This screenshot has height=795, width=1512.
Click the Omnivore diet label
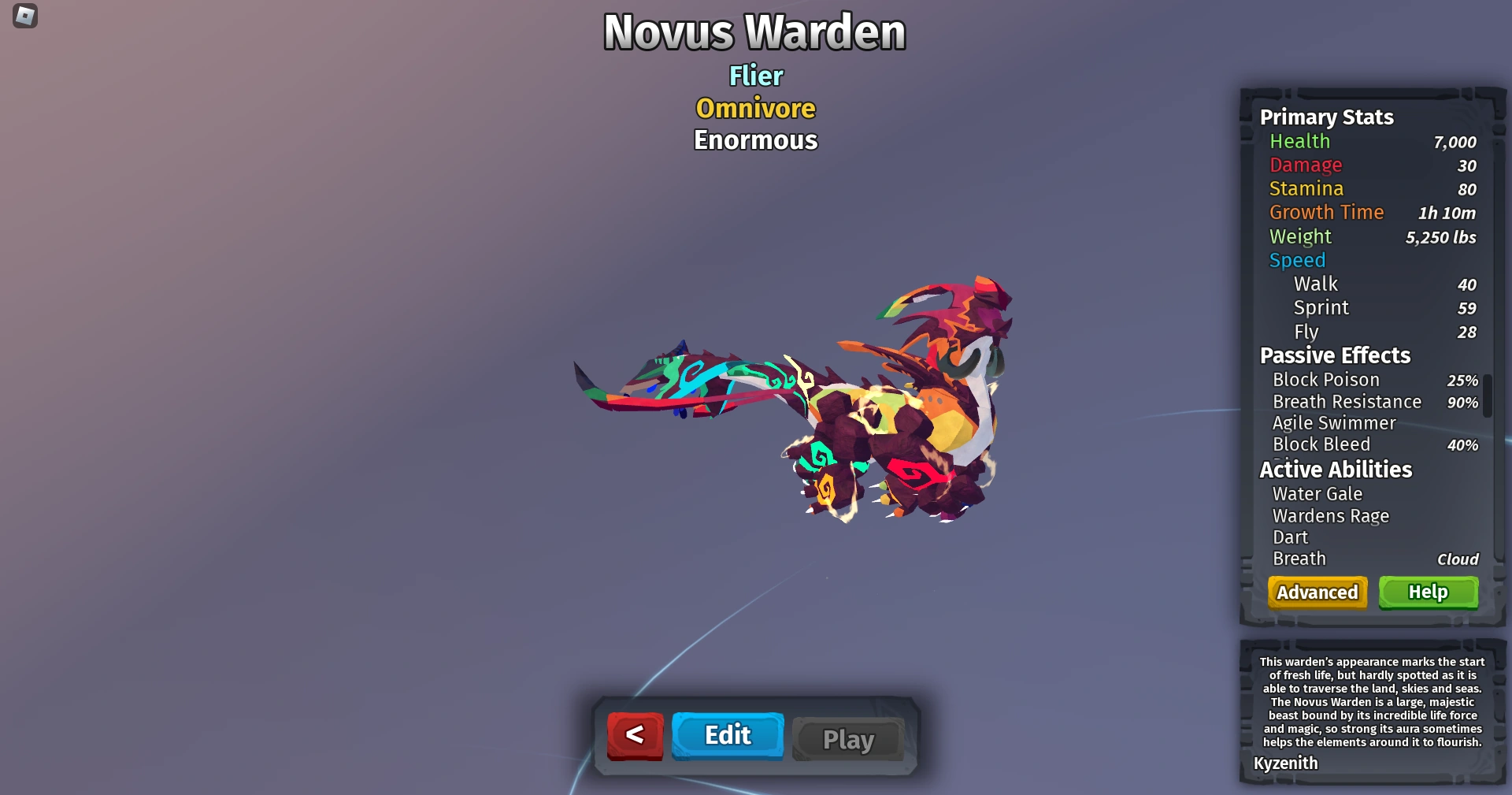[754, 108]
